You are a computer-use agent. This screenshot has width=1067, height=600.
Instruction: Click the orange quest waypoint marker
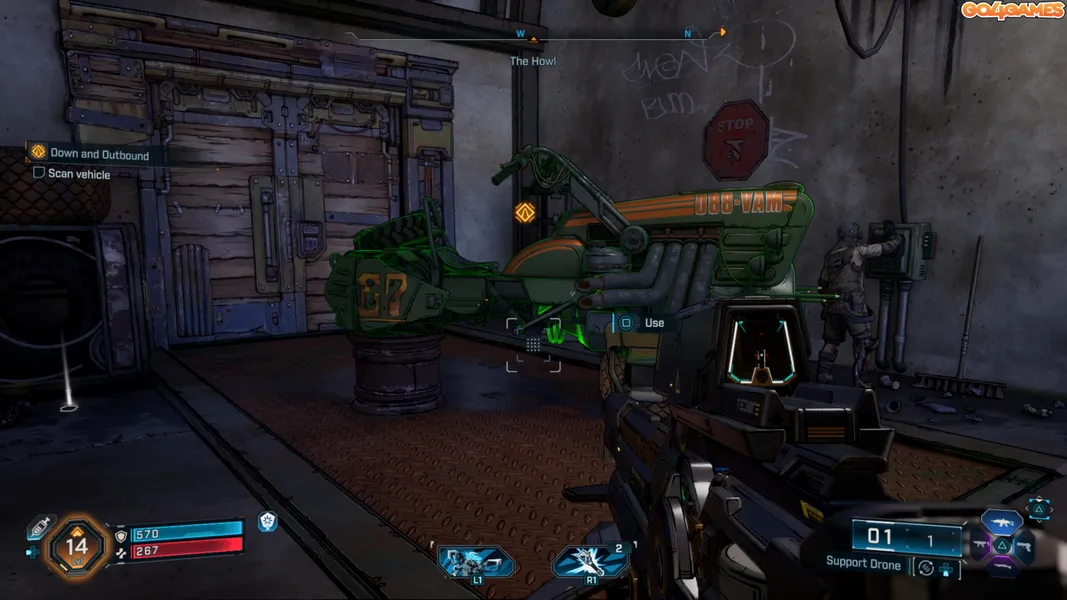(x=522, y=212)
